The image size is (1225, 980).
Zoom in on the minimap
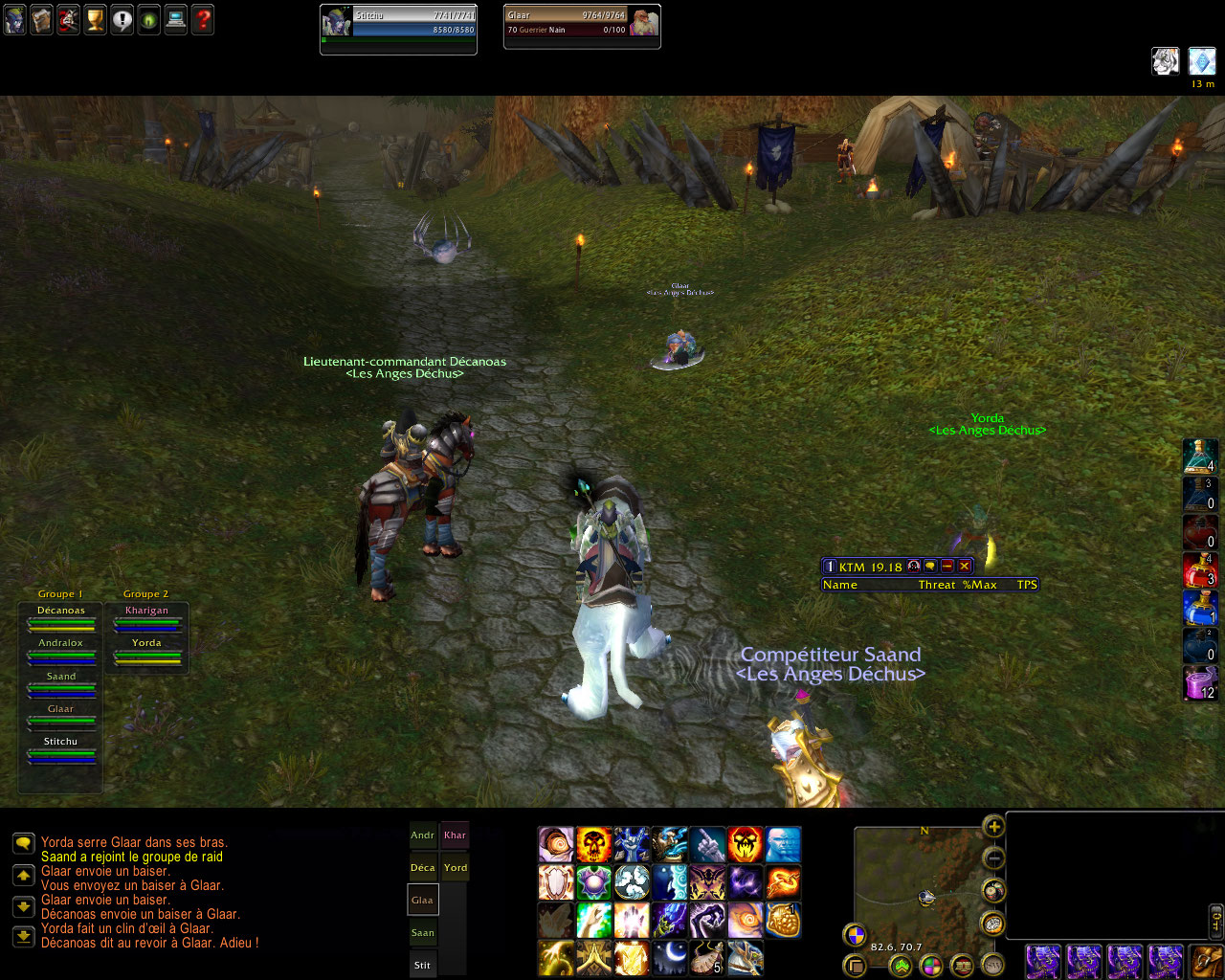(x=993, y=827)
